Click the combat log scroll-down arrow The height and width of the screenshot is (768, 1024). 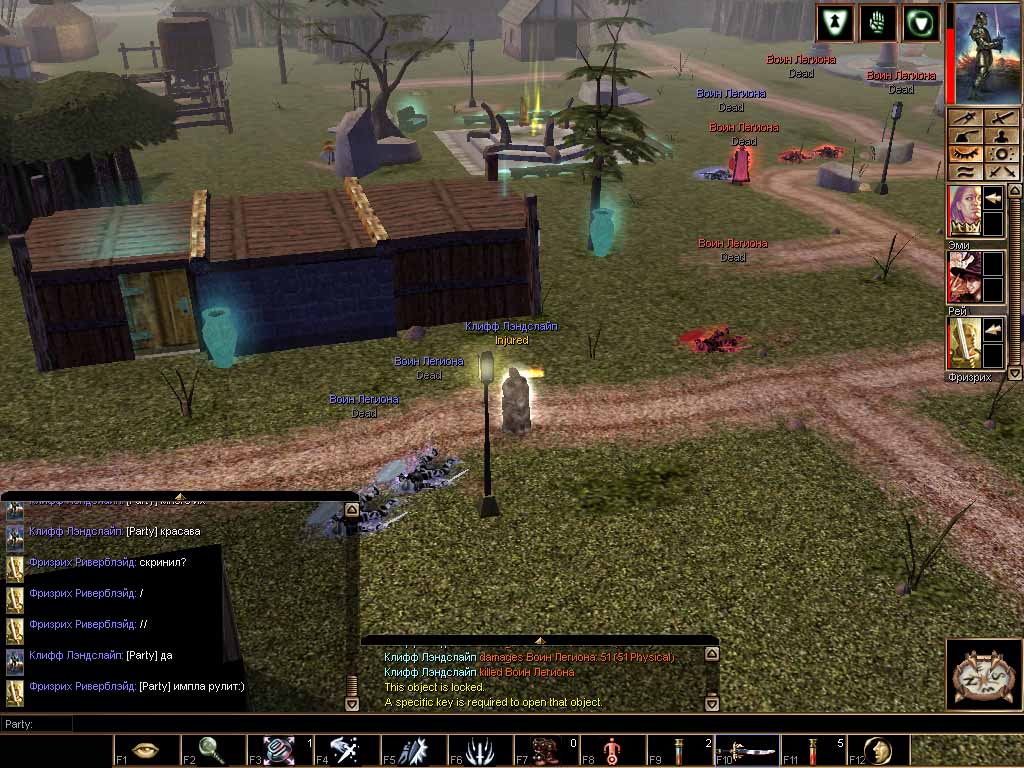(x=711, y=702)
